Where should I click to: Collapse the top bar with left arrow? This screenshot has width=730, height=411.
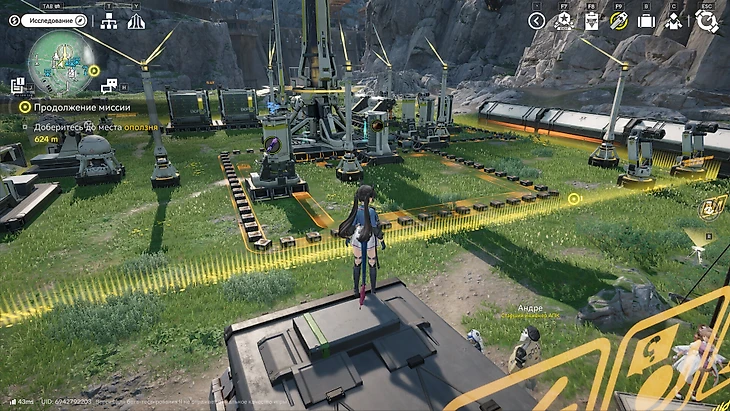[537, 21]
